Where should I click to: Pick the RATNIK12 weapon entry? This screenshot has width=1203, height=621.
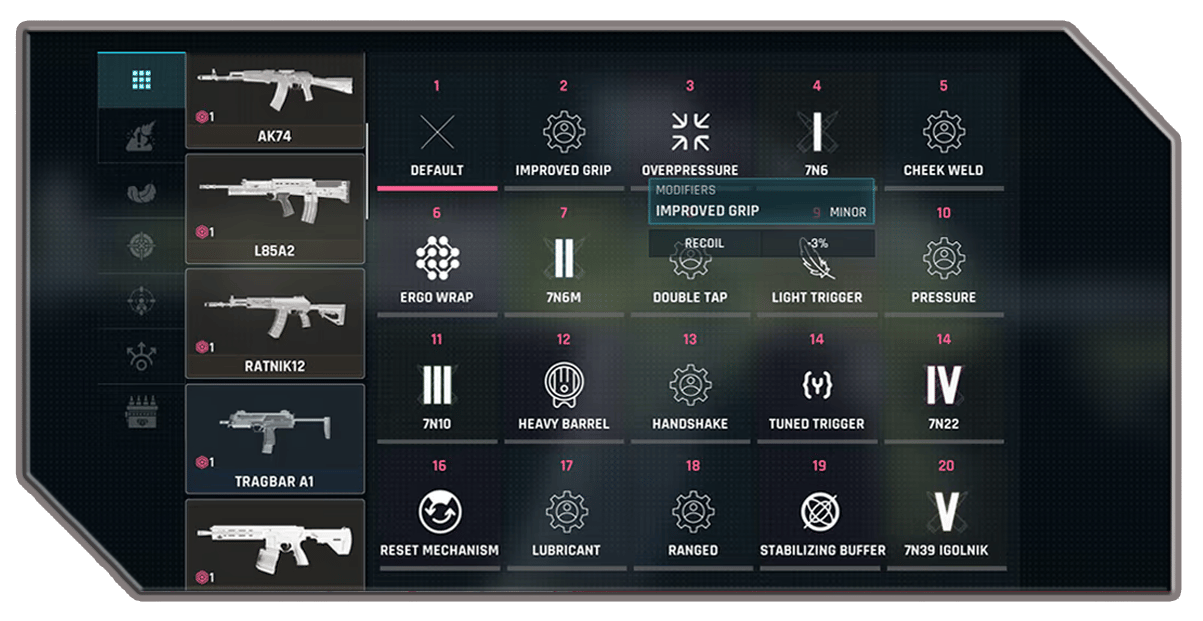tap(275, 322)
